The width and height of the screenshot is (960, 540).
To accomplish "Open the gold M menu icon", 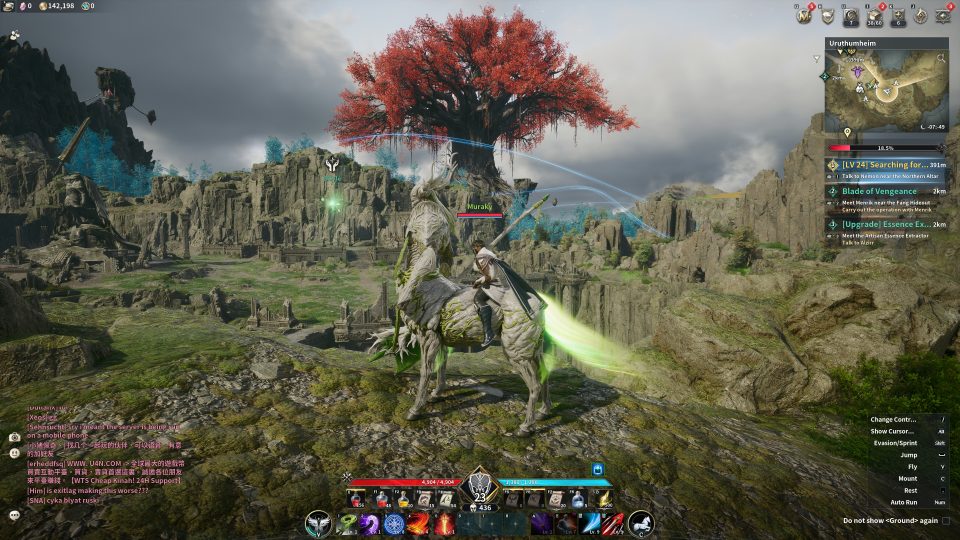I will tap(802, 15).
